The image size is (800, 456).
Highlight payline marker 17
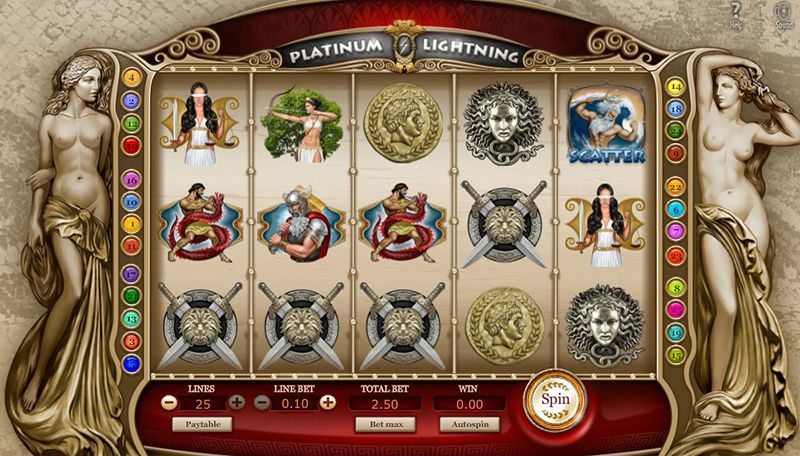[x=131, y=273]
